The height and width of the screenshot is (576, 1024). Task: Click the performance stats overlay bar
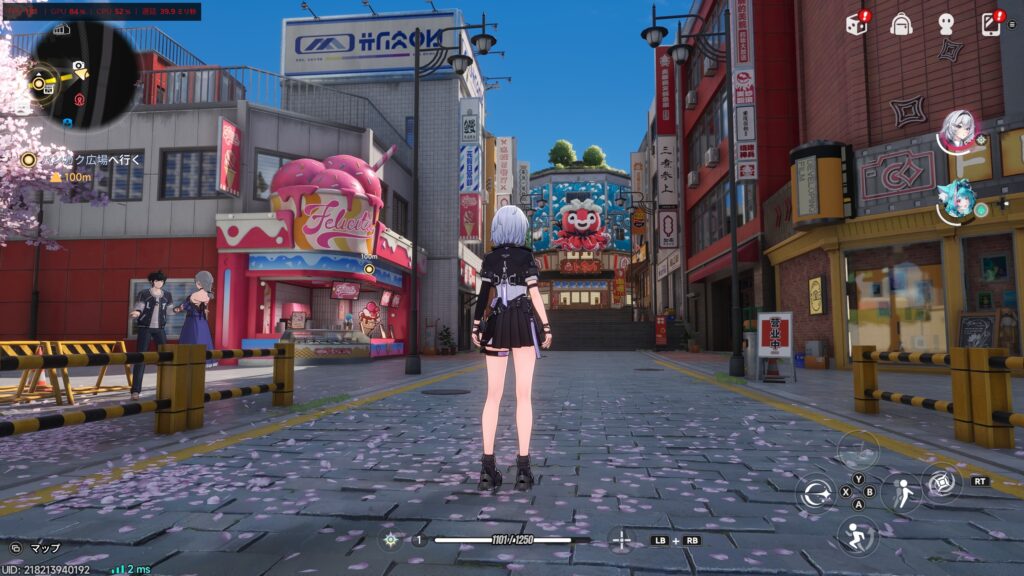[x=100, y=11]
